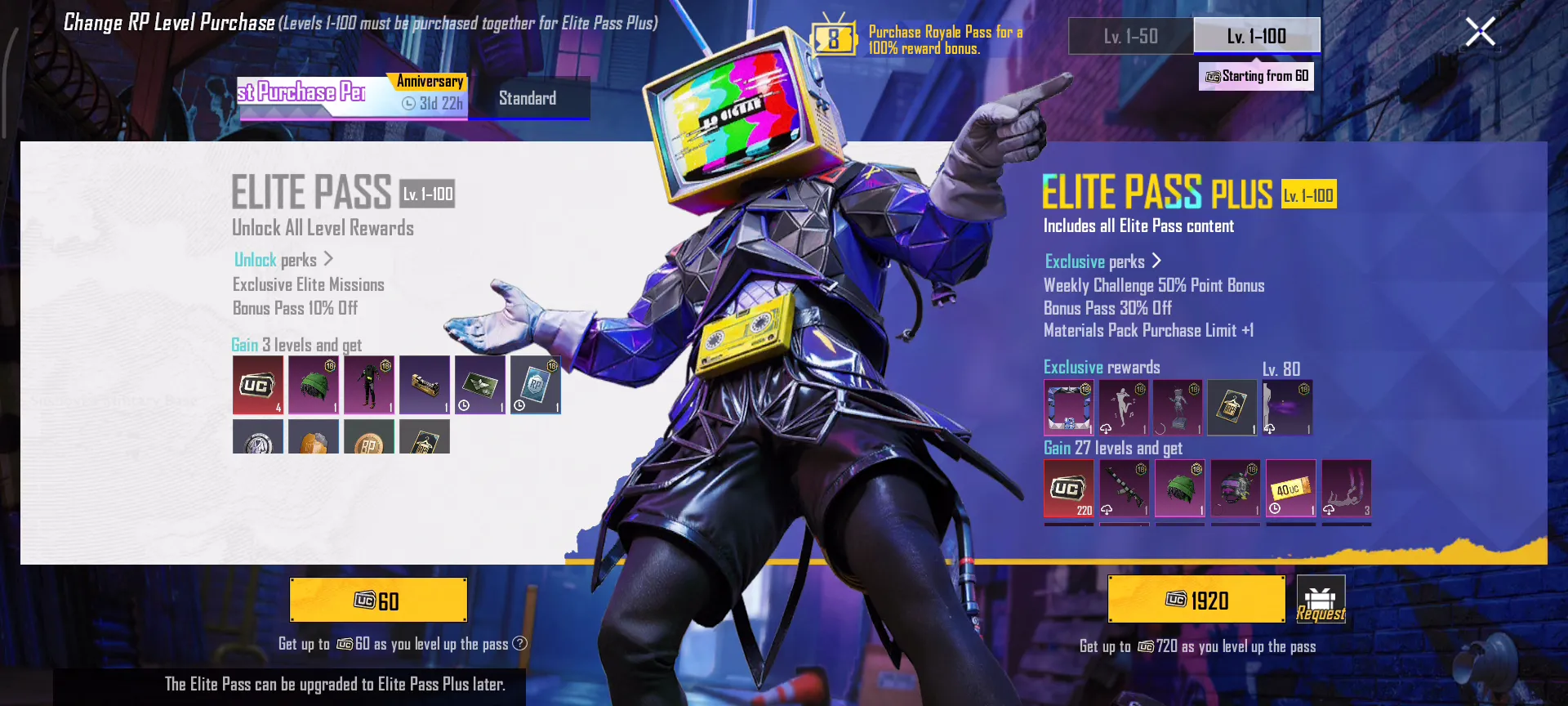
Task: Inspect the avatar frame exclusive reward
Action: click(x=1068, y=407)
